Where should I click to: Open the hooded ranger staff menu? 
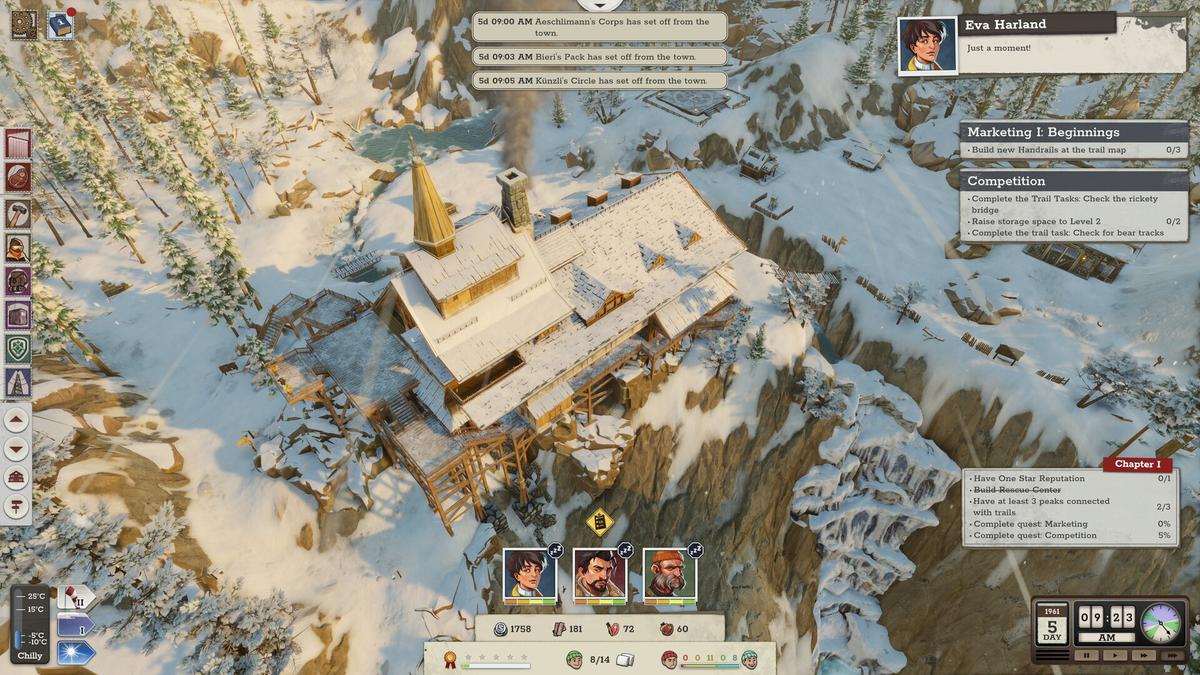coord(18,247)
